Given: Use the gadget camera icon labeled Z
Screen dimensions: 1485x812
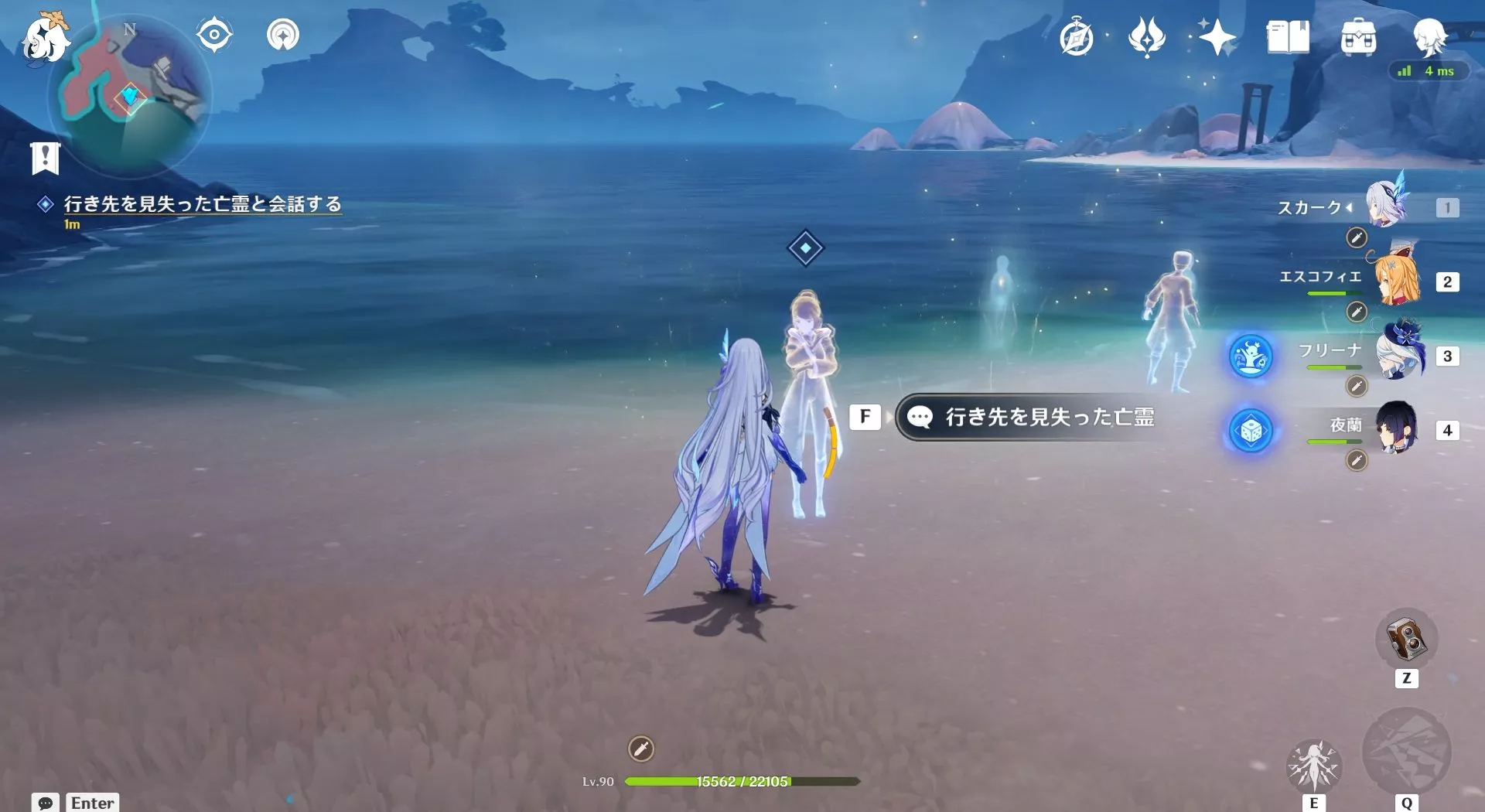Looking at the screenshot, I should [1407, 640].
